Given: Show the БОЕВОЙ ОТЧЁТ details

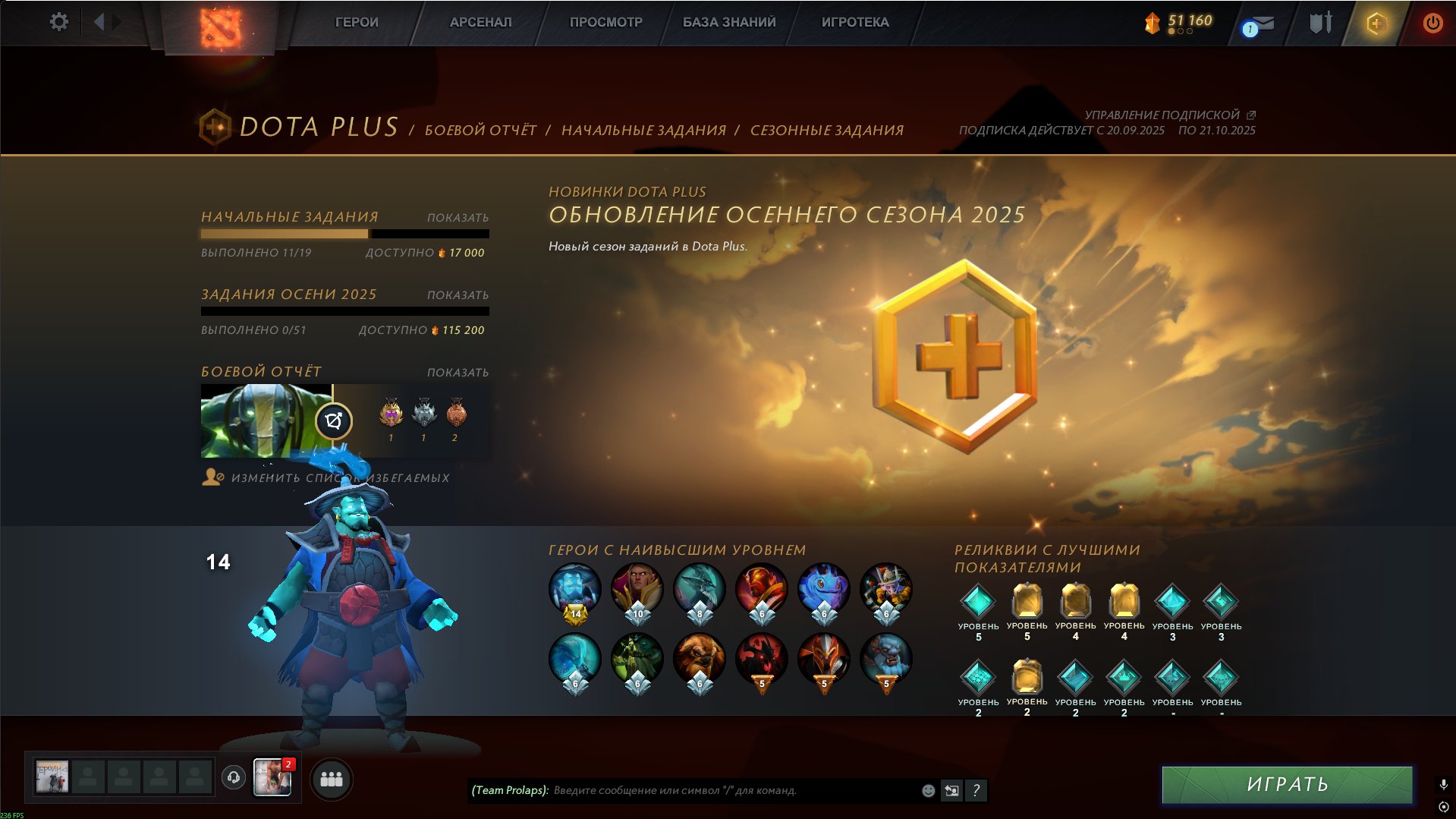Looking at the screenshot, I should (x=456, y=372).
